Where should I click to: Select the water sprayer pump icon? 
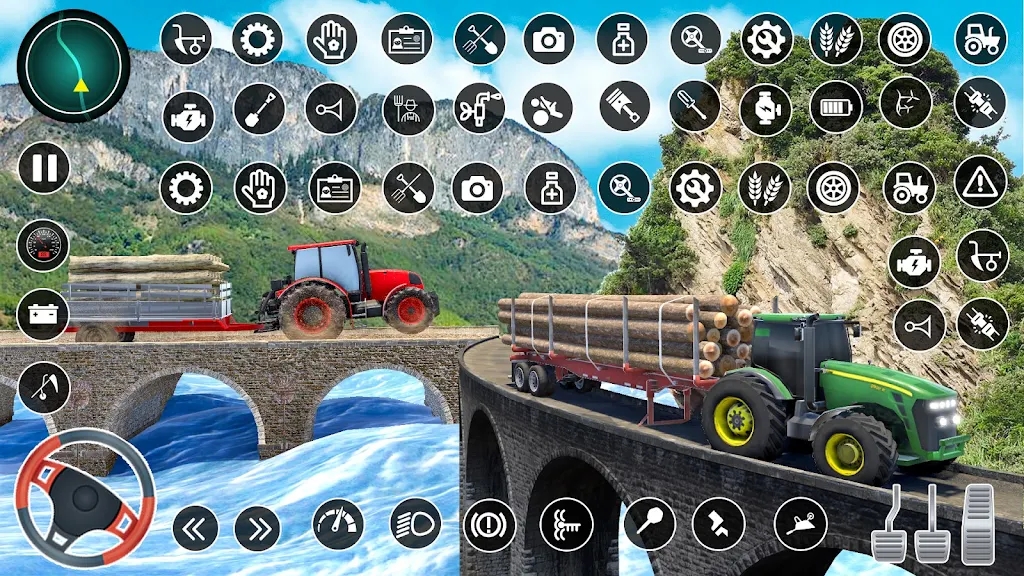pos(479,108)
